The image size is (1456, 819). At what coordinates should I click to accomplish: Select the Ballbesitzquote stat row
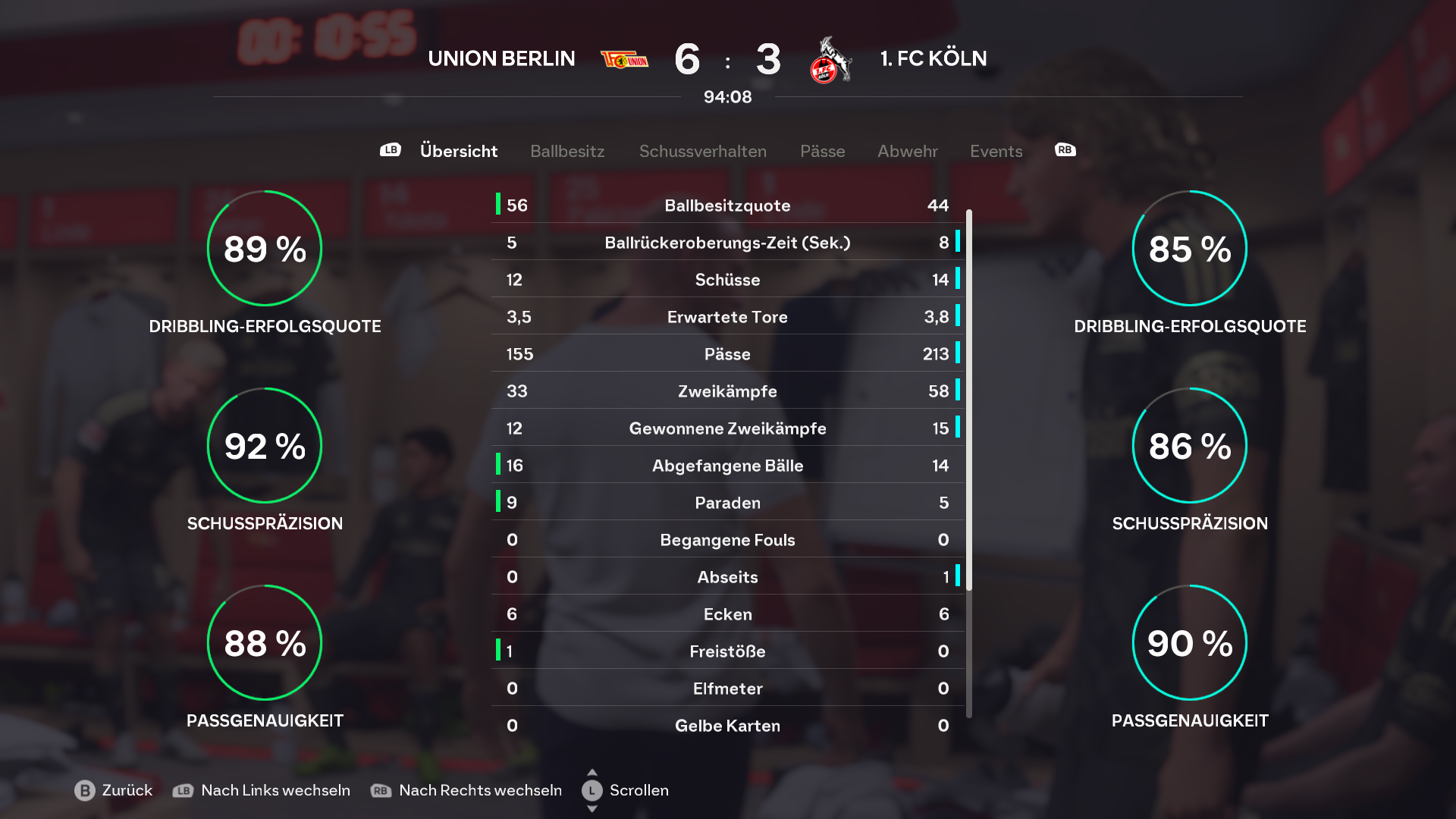tap(727, 206)
